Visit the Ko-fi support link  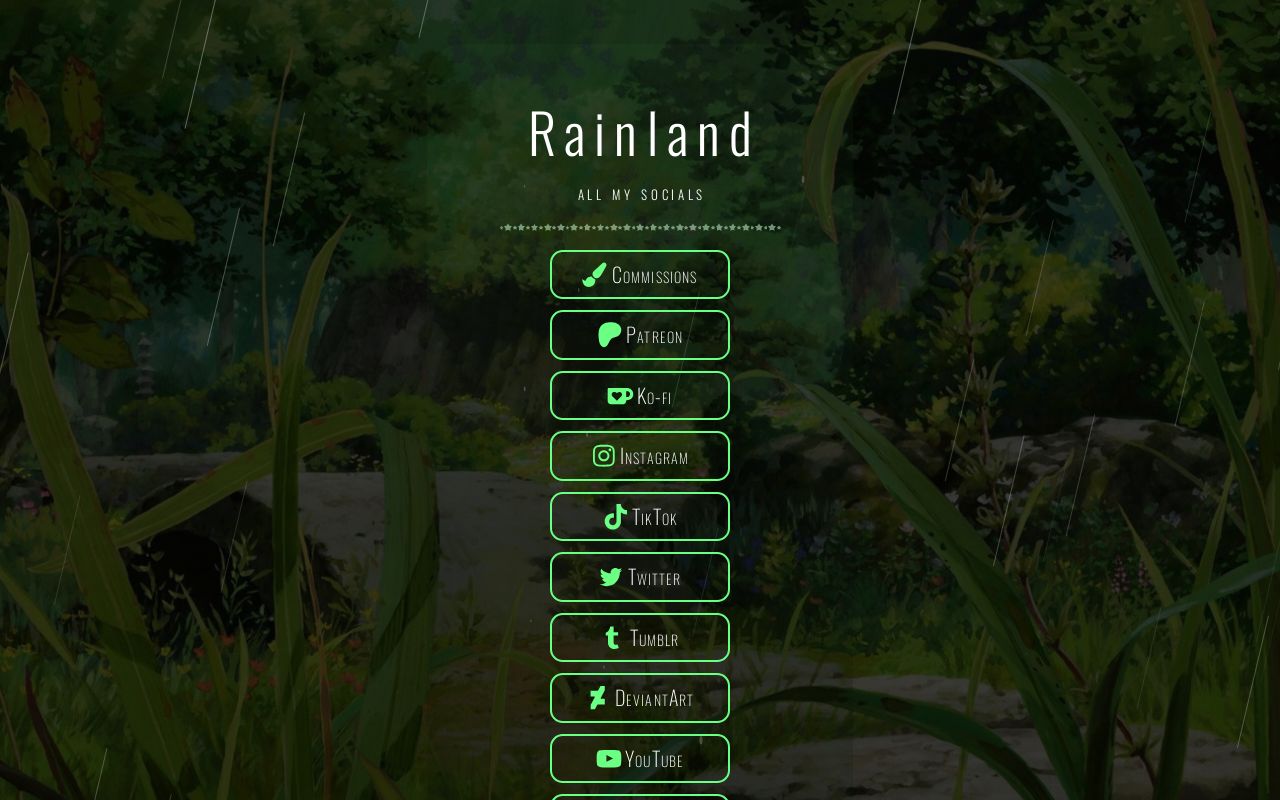(x=640, y=395)
